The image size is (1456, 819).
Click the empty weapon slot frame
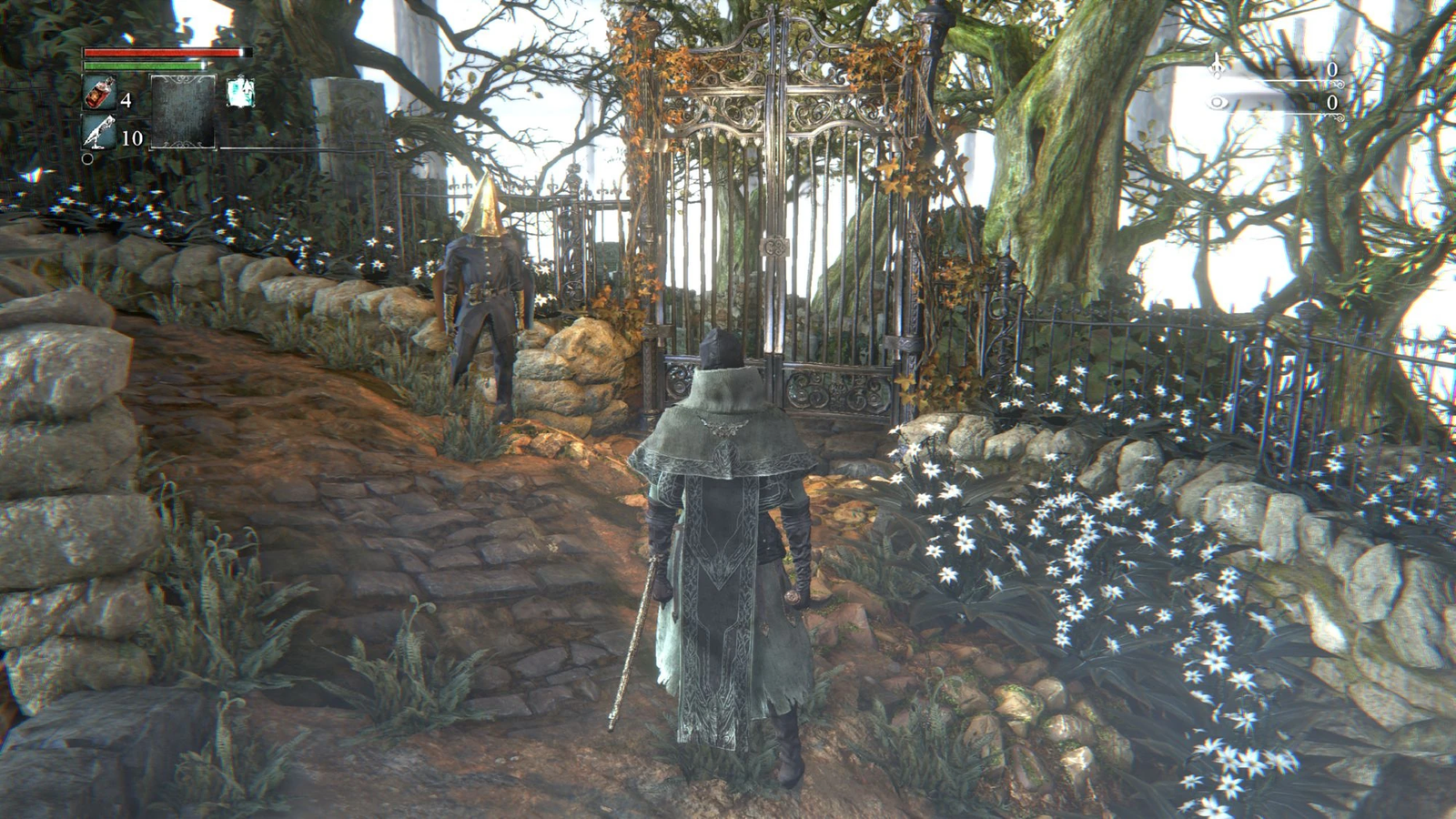[183, 111]
